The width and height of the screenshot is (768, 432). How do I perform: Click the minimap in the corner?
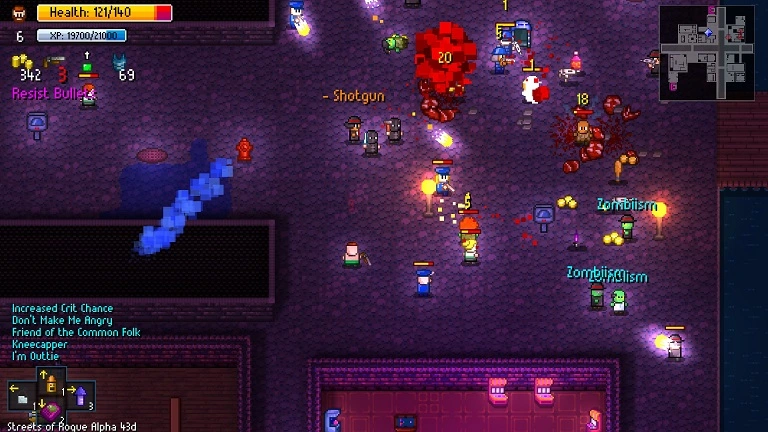706,52
